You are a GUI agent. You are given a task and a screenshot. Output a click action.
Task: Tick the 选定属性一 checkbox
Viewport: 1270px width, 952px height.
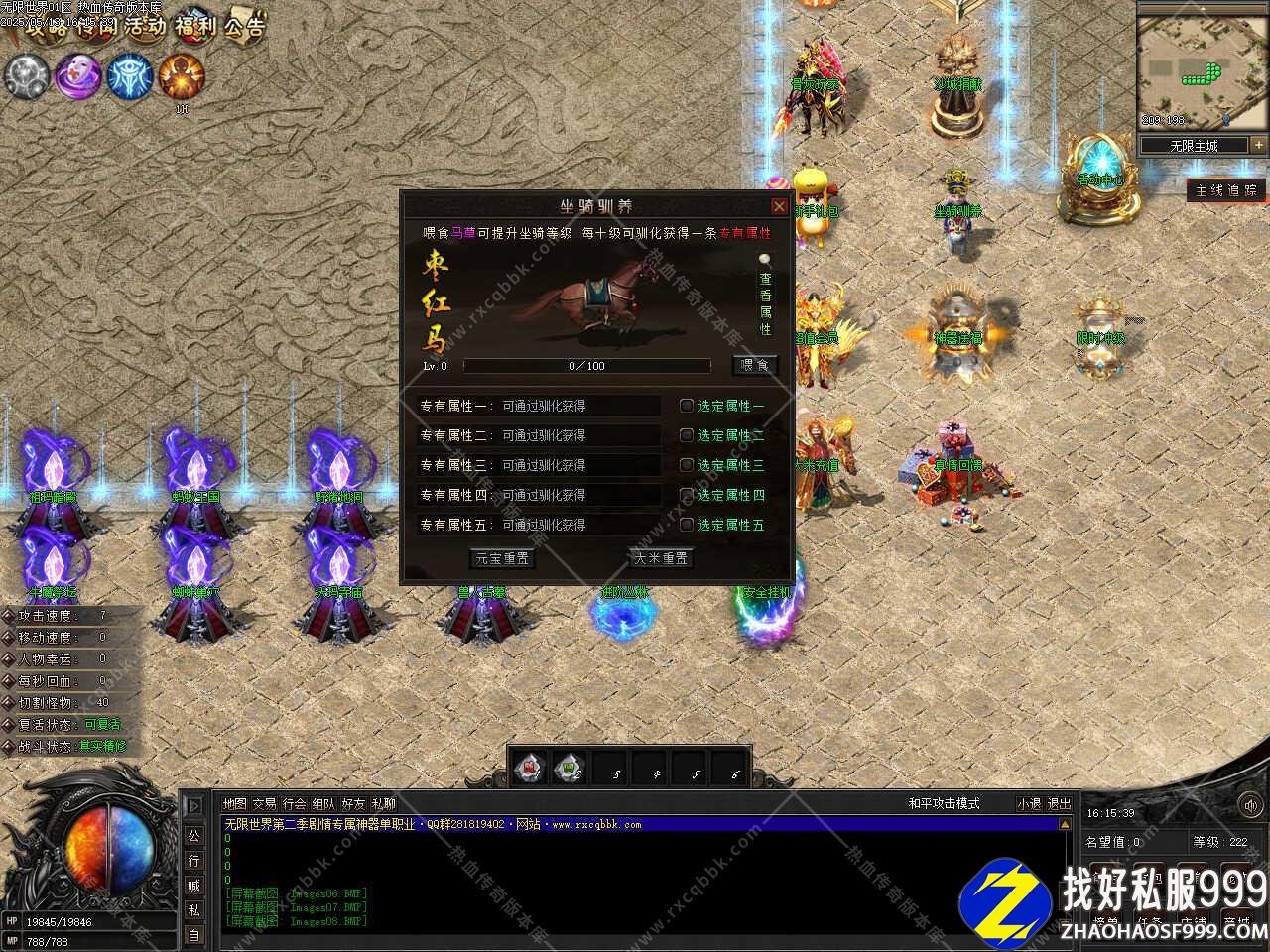tap(687, 406)
